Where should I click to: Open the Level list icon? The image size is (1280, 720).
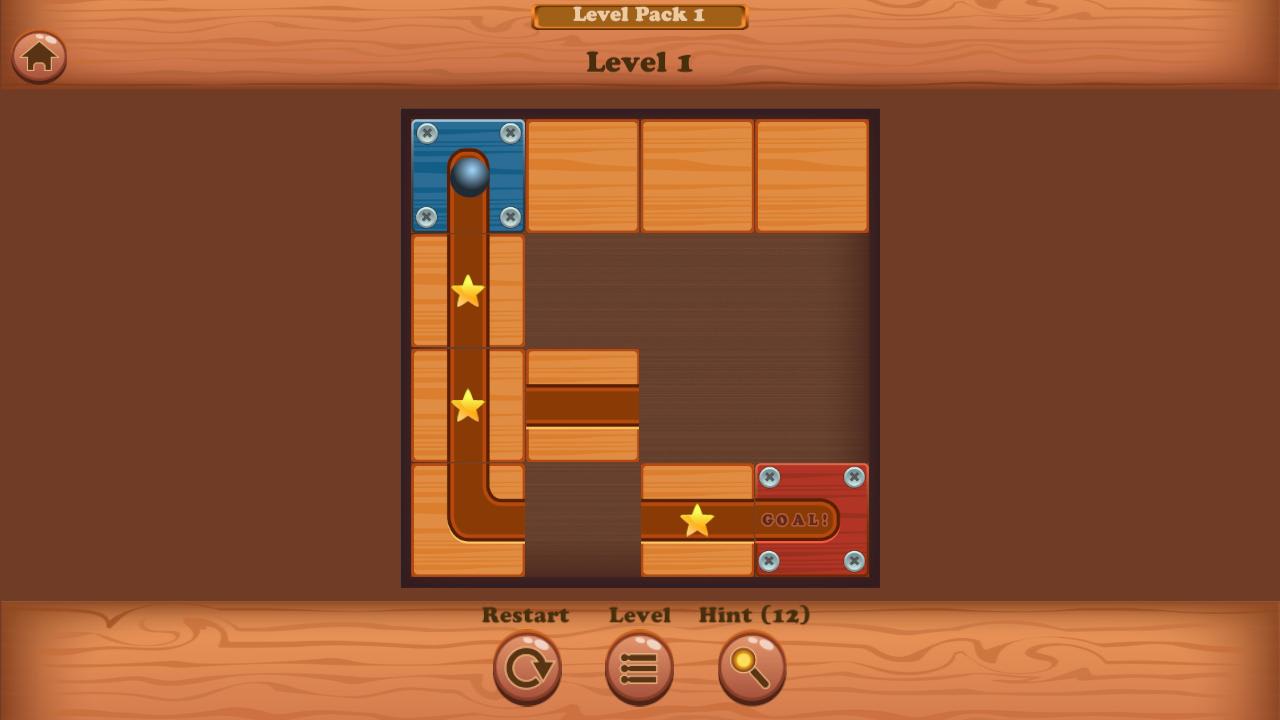point(639,668)
